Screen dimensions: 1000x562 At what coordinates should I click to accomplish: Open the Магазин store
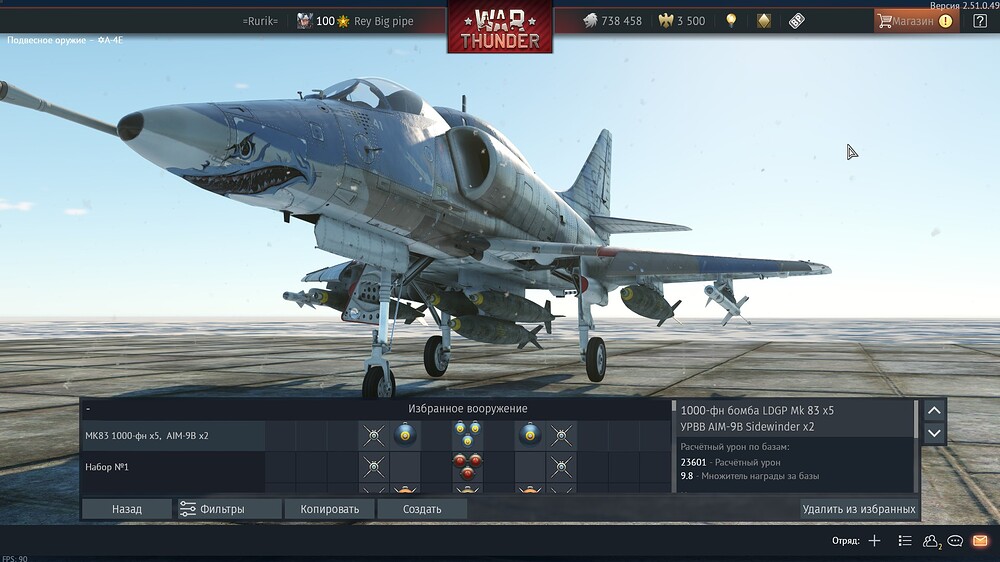[x=915, y=21]
